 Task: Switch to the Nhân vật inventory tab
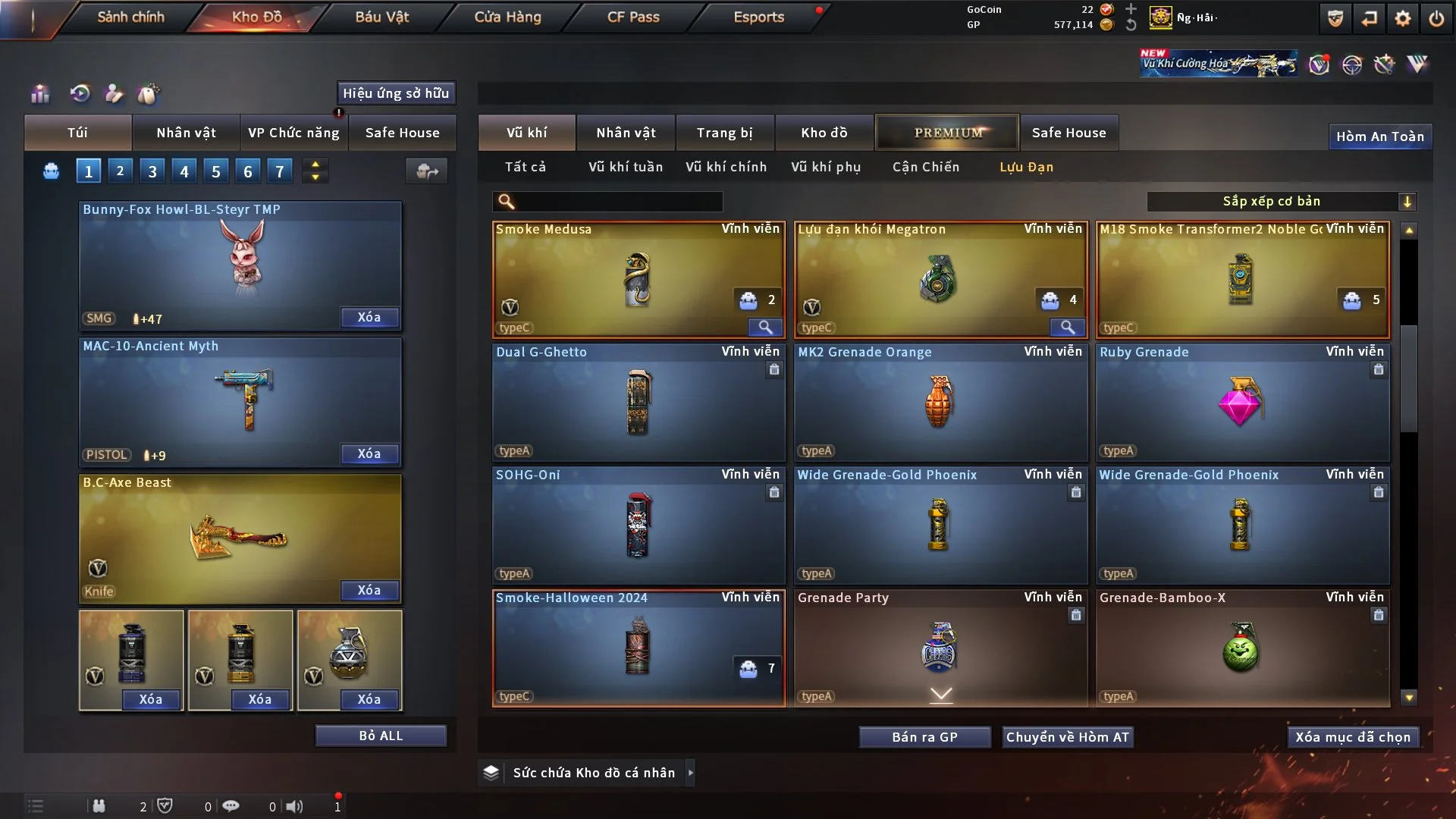[x=626, y=133]
